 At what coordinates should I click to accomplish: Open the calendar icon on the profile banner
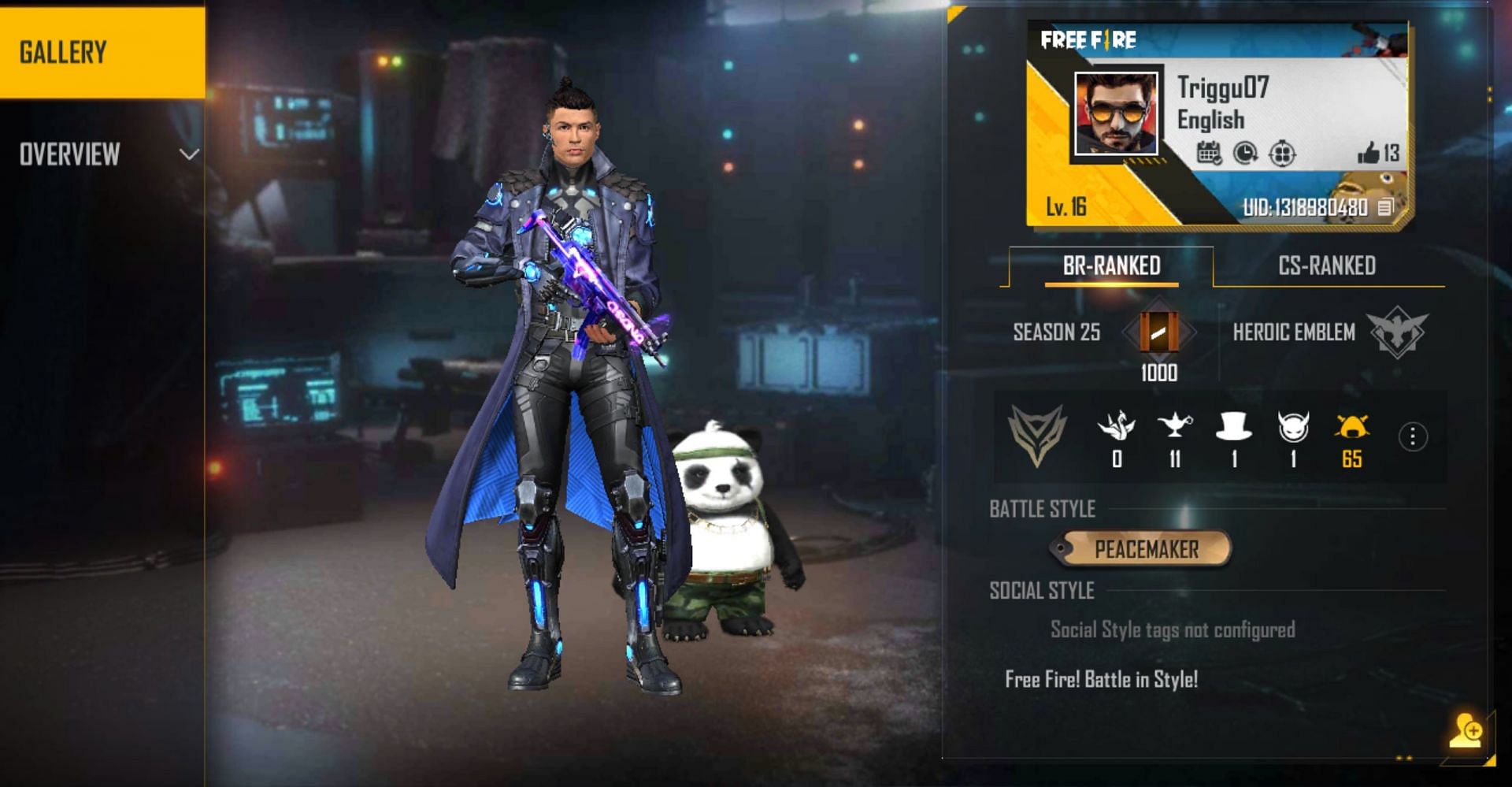(x=1209, y=153)
